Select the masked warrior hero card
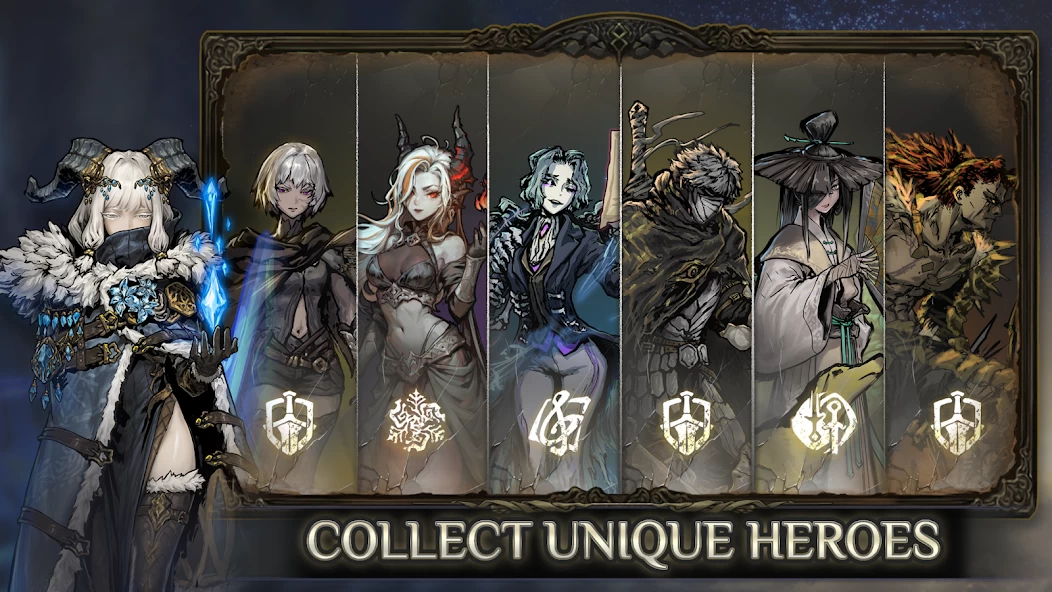The width and height of the screenshot is (1052, 592). click(686, 270)
